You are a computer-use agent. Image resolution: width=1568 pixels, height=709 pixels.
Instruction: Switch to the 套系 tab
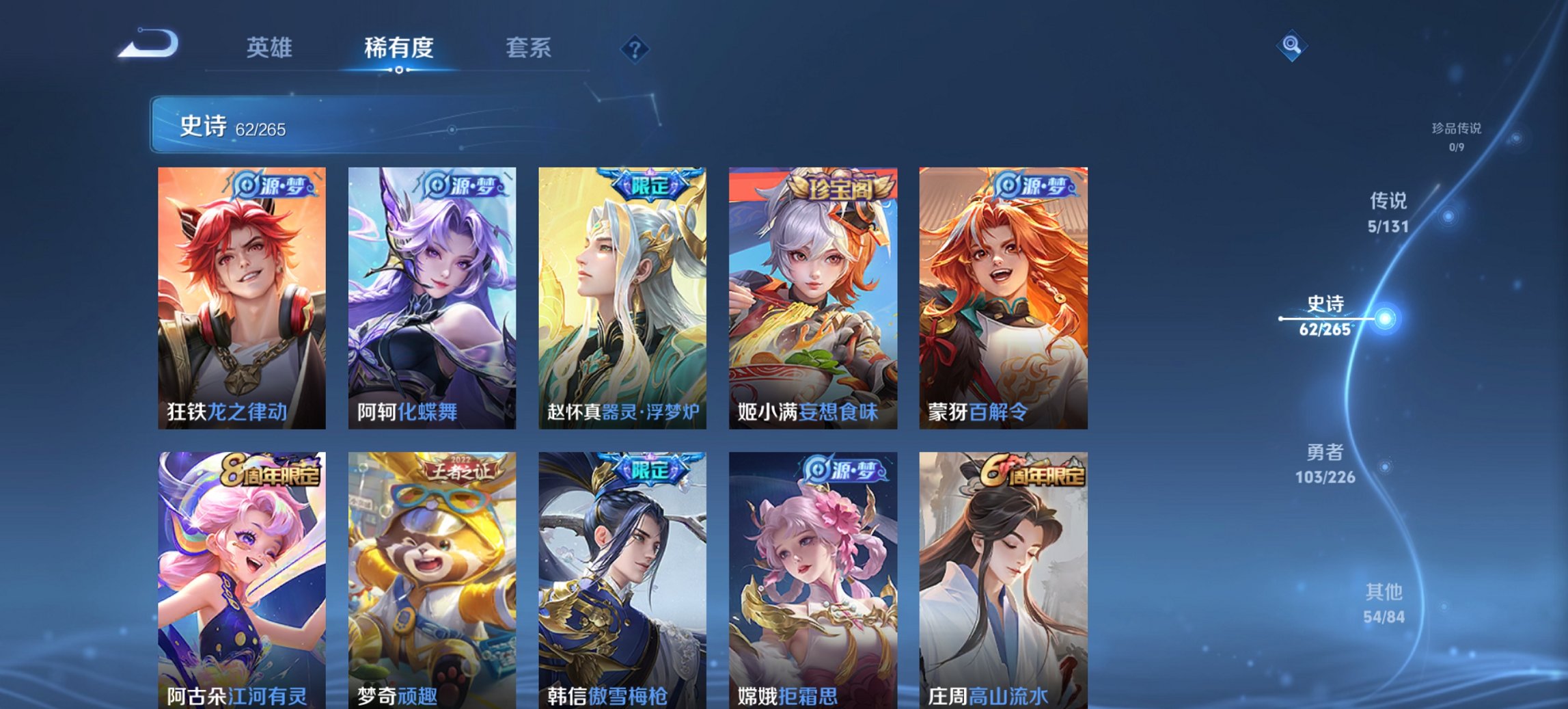[529, 48]
